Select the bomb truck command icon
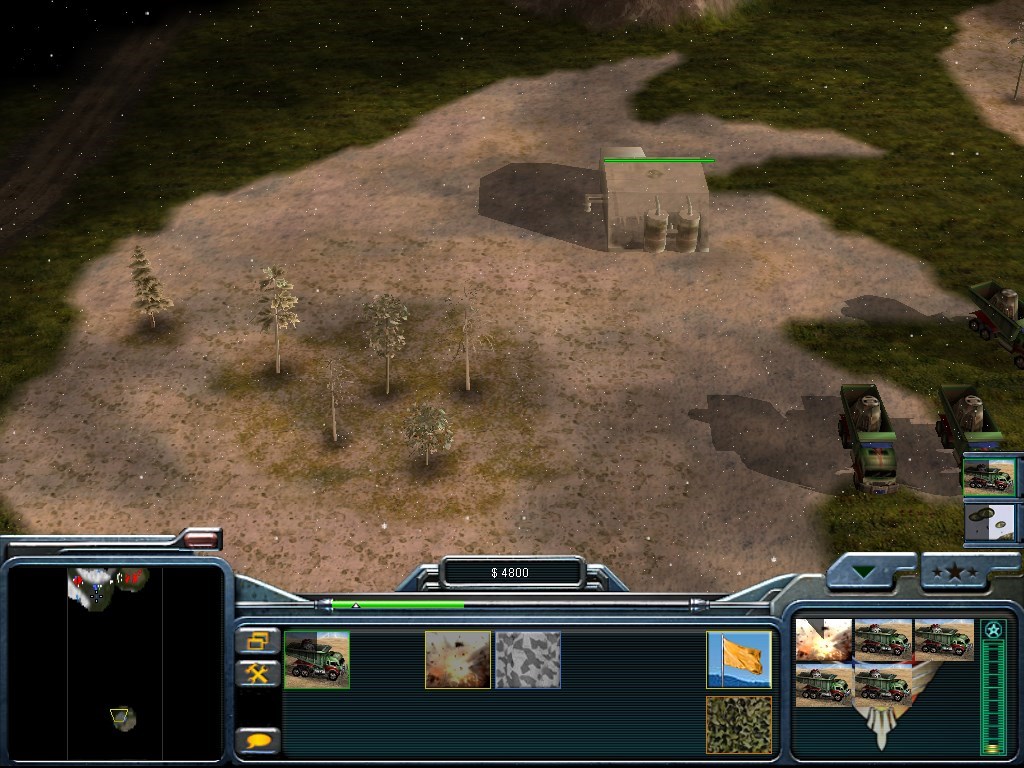The height and width of the screenshot is (768, 1024). pyautogui.click(x=317, y=660)
